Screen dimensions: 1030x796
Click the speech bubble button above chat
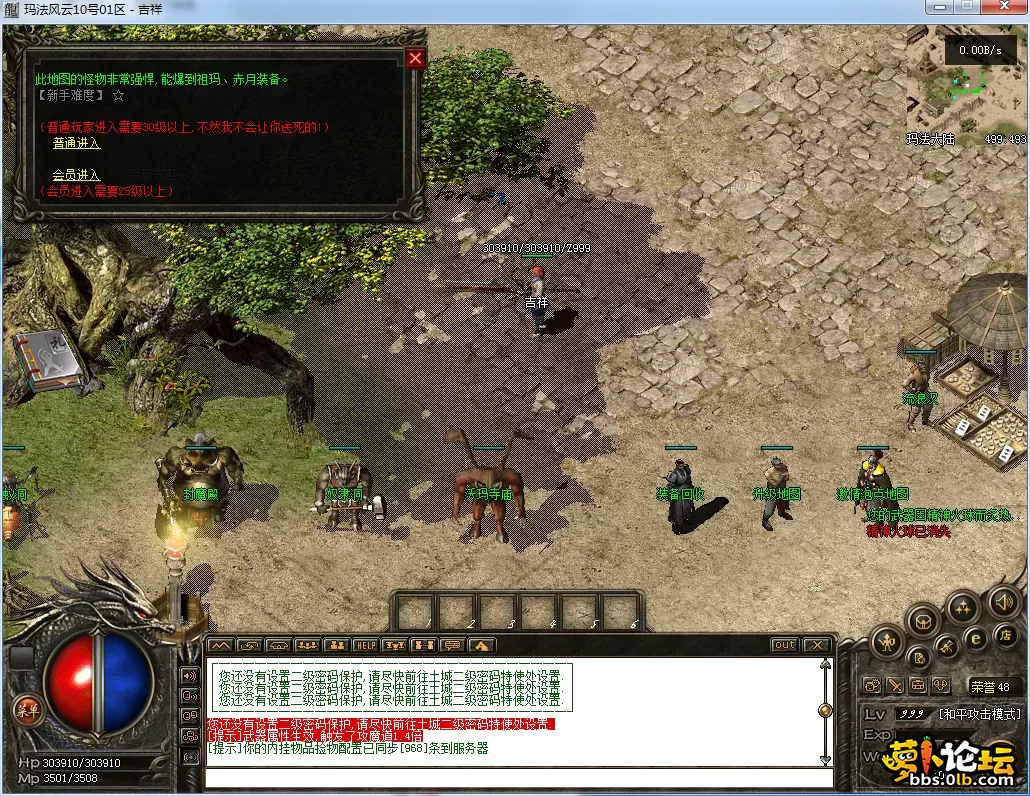[x=452, y=645]
